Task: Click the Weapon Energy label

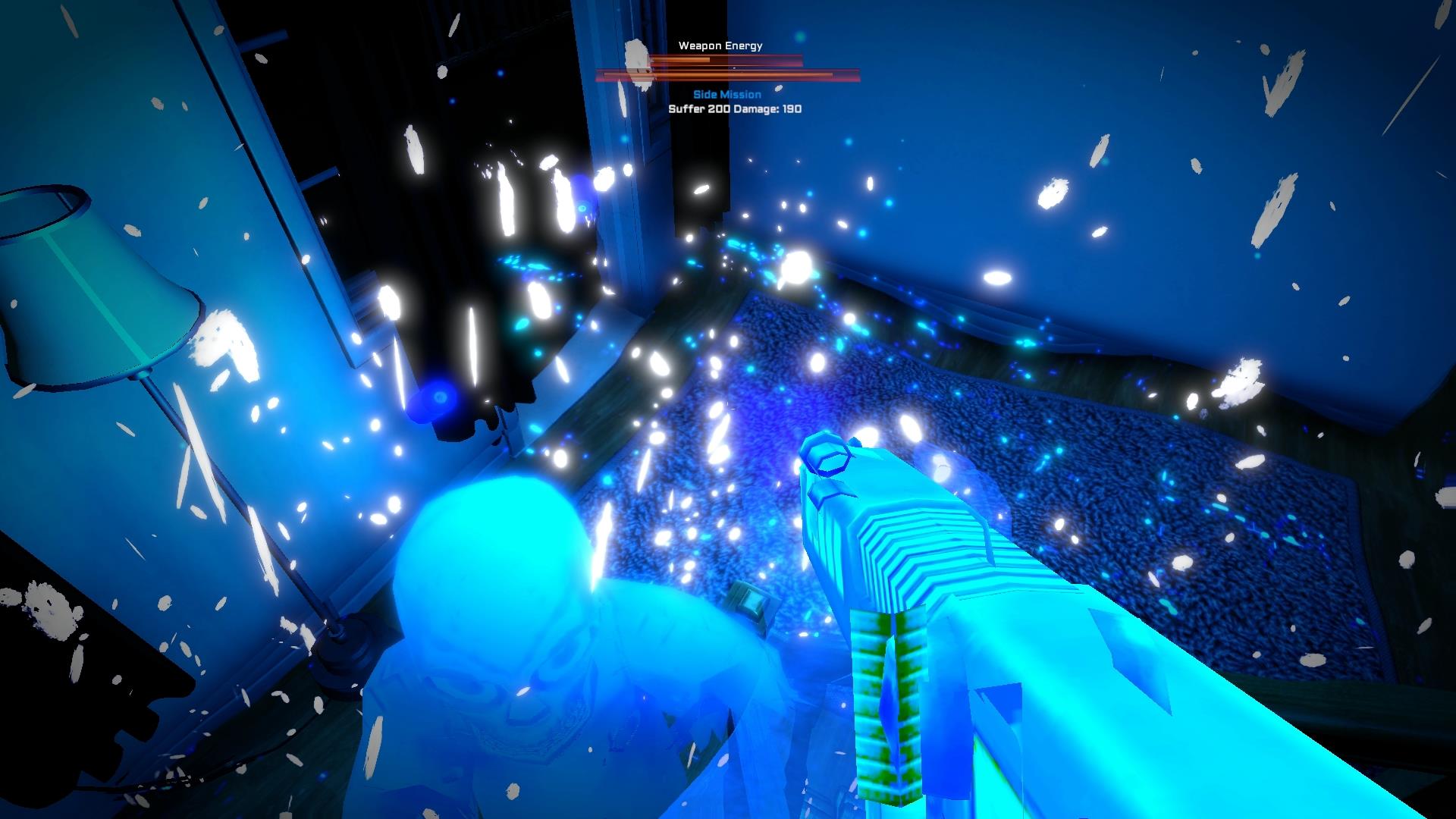Action: click(x=719, y=45)
